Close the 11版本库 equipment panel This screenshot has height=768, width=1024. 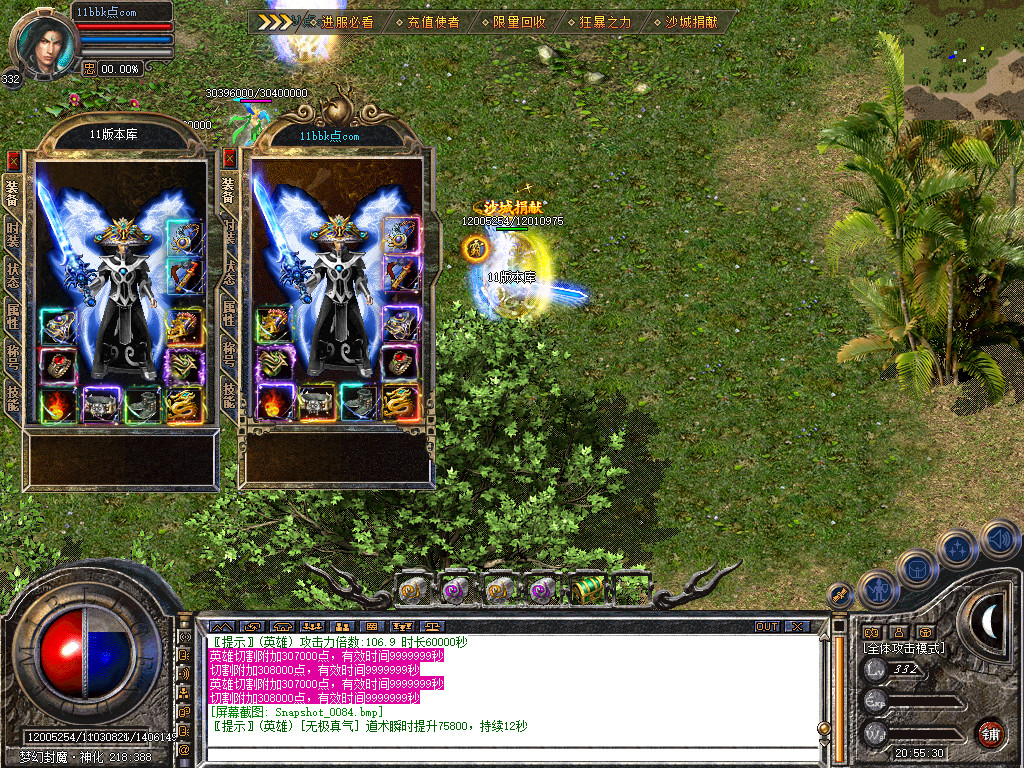click(13, 160)
